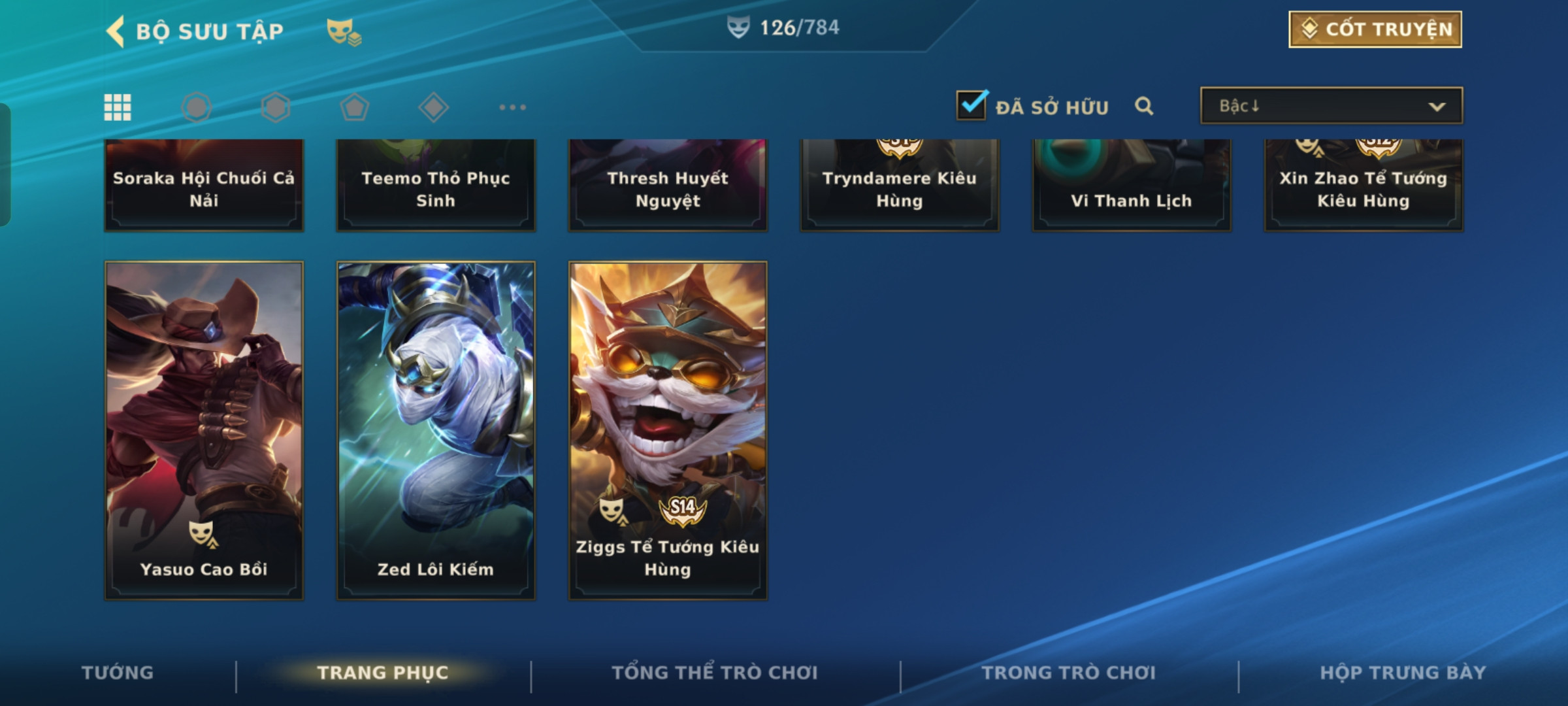Select the diamond-shaped rarity filter

[433, 107]
